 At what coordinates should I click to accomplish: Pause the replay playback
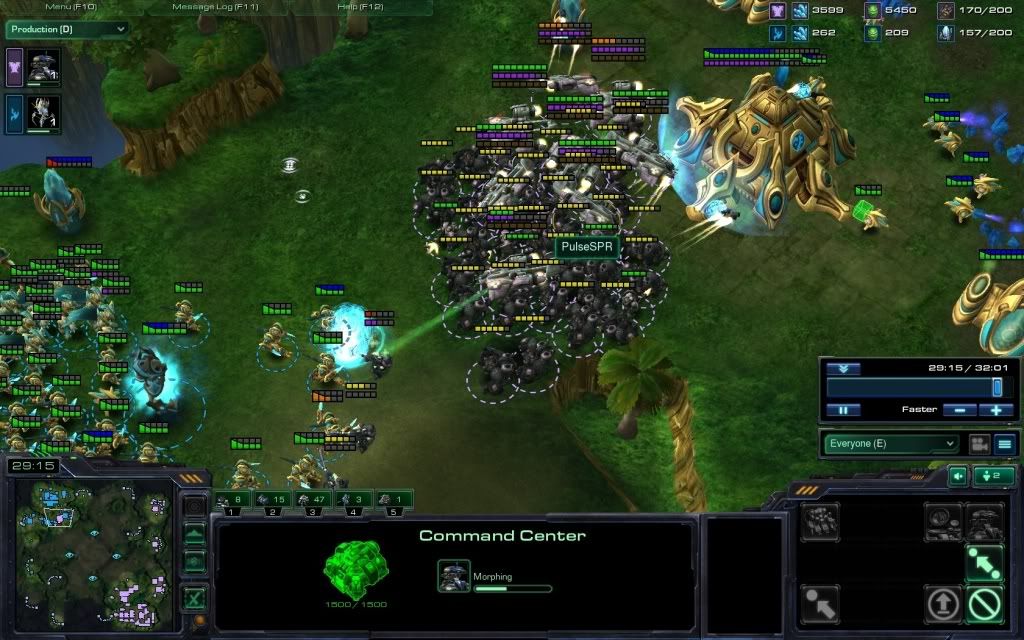pyautogui.click(x=843, y=410)
